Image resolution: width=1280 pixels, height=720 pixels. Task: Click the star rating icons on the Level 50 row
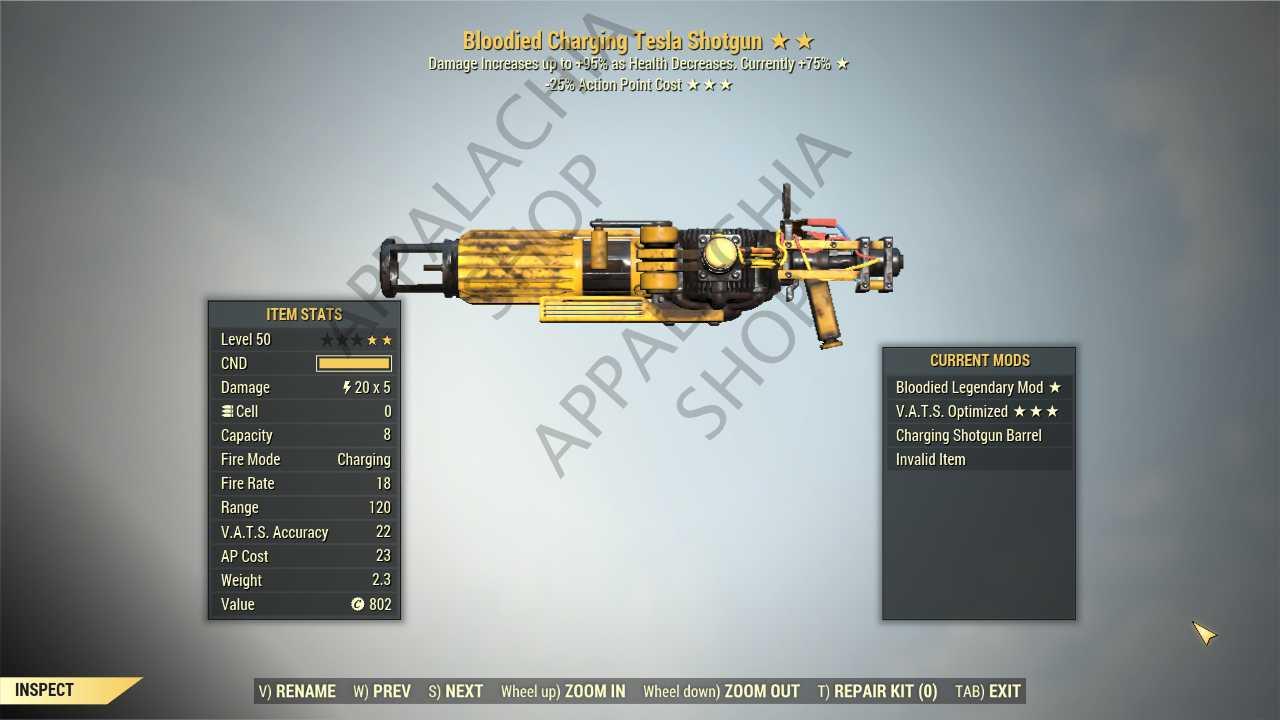(355, 339)
